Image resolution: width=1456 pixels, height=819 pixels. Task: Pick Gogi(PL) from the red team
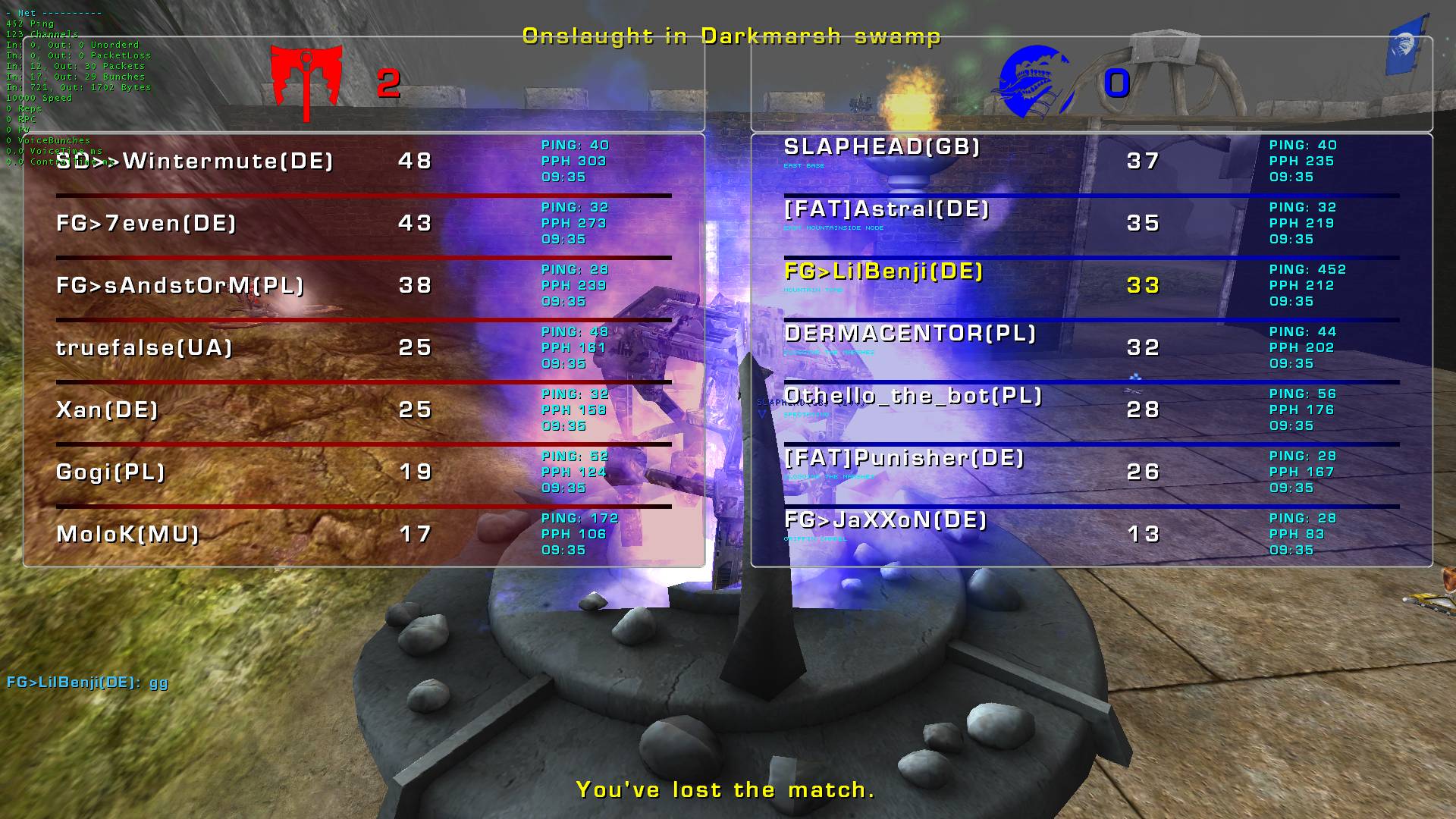coord(111,472)
